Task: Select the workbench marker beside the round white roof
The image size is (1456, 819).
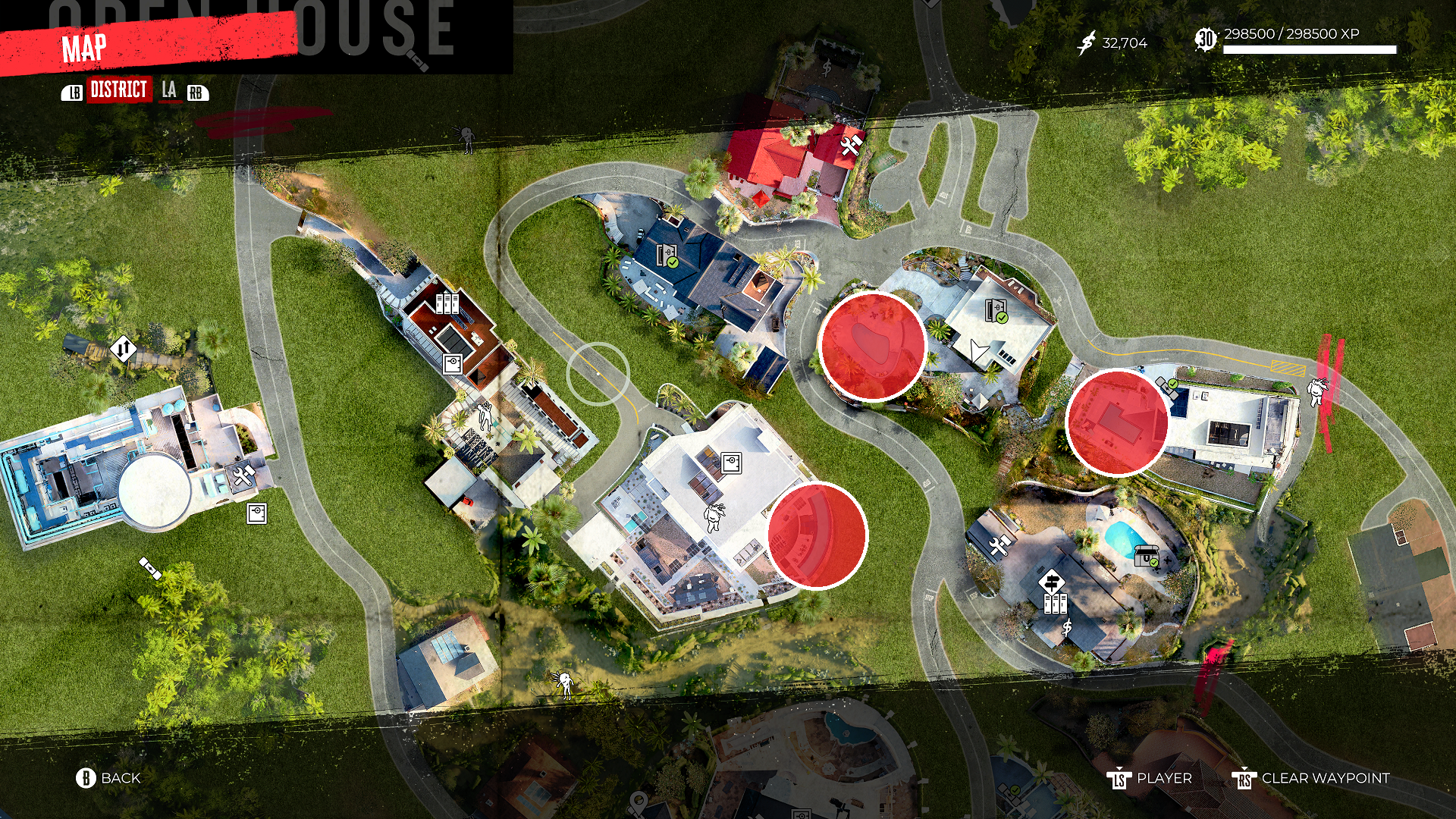Action: (243, 477)
